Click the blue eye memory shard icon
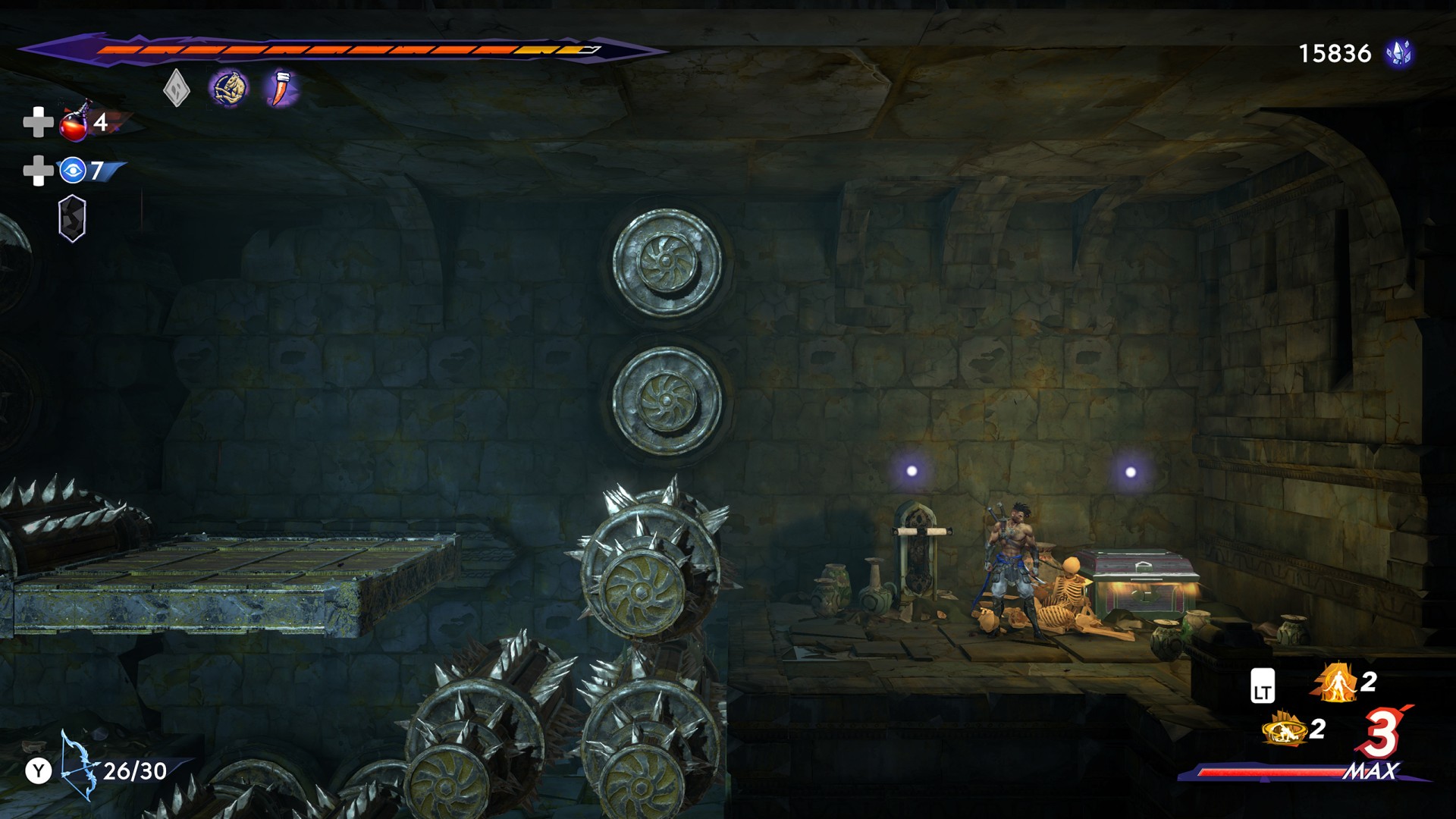 click(x=73, y=171)
